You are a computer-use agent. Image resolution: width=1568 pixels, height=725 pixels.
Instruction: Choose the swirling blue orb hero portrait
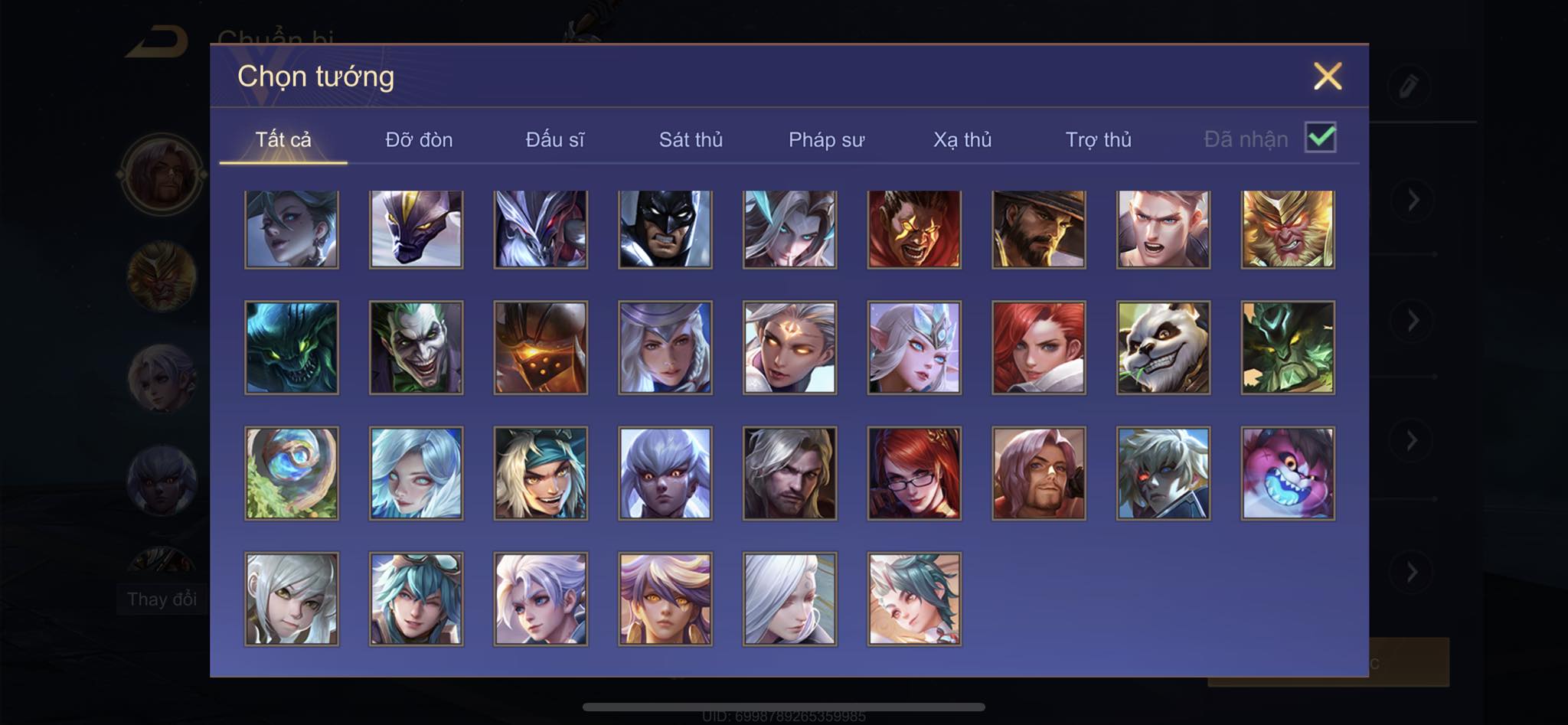pyautogui.click(x=292, y=473)
